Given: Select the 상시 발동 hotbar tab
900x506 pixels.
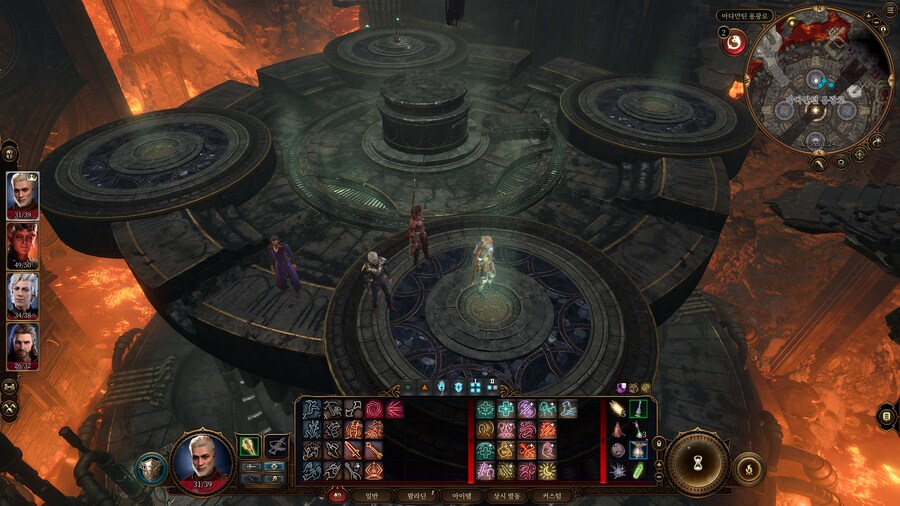Looking at the screenshot, I should (509, 495).
